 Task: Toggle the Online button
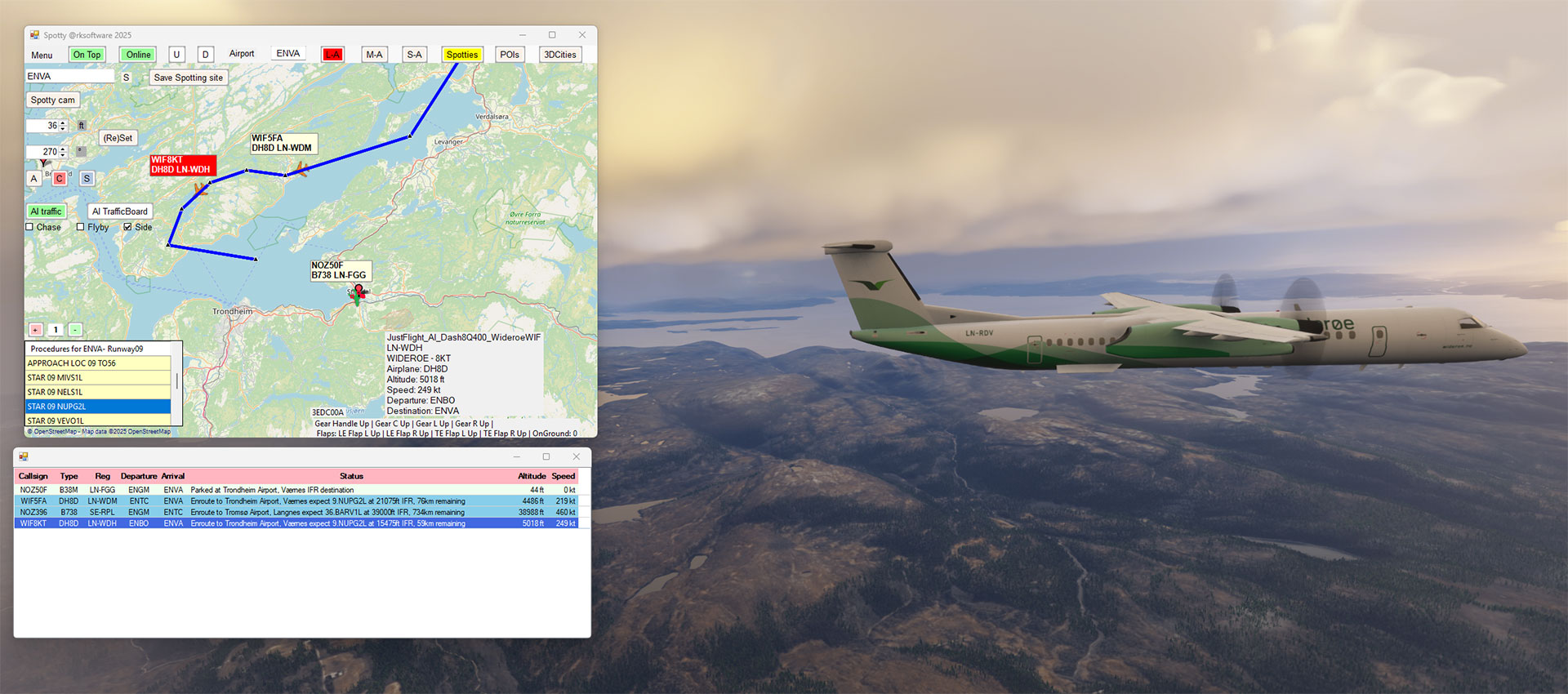pos(138,55)
